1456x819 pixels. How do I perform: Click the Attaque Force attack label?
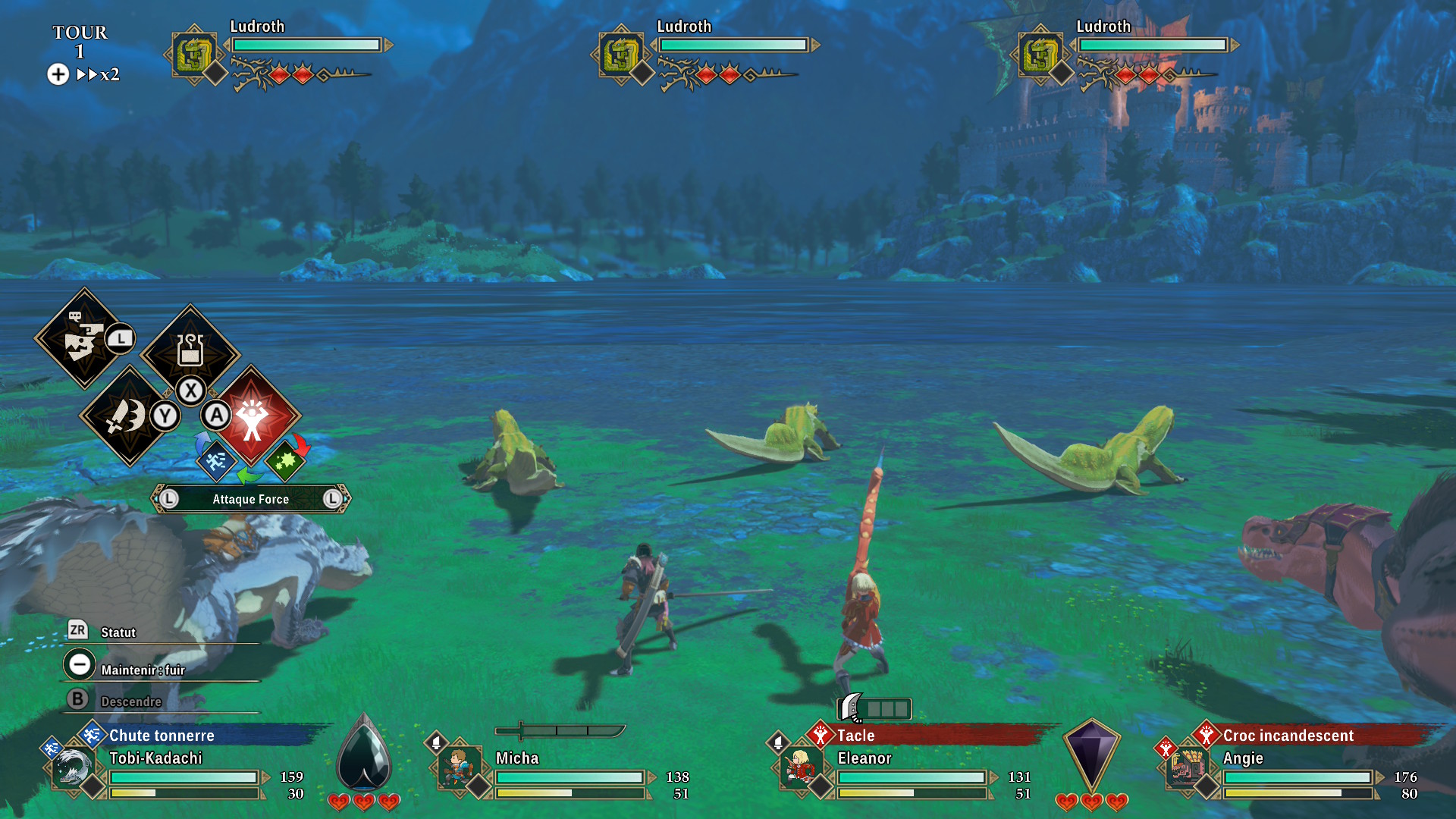click(x=250, y=499)
